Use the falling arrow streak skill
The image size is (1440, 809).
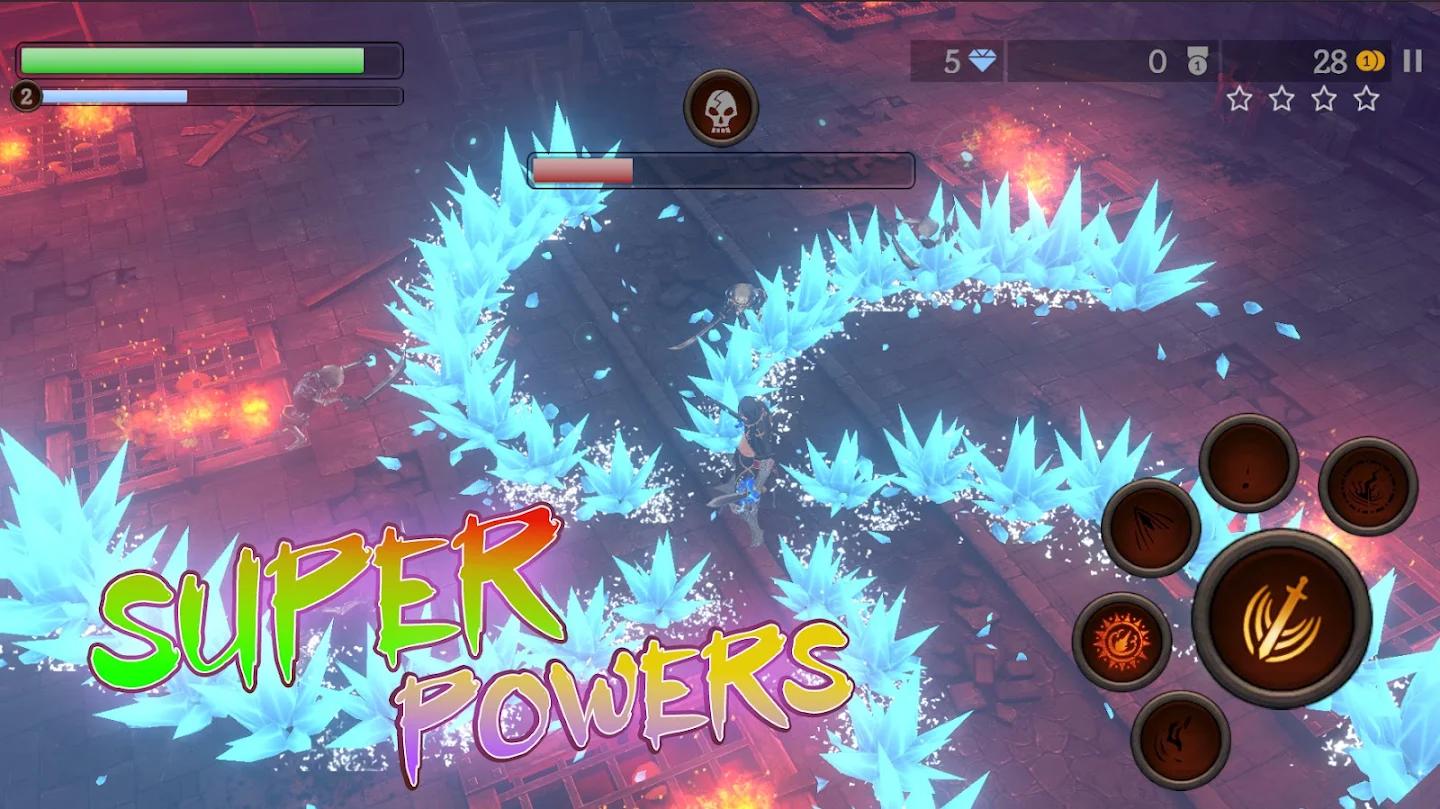click(x=1151, y=527)
